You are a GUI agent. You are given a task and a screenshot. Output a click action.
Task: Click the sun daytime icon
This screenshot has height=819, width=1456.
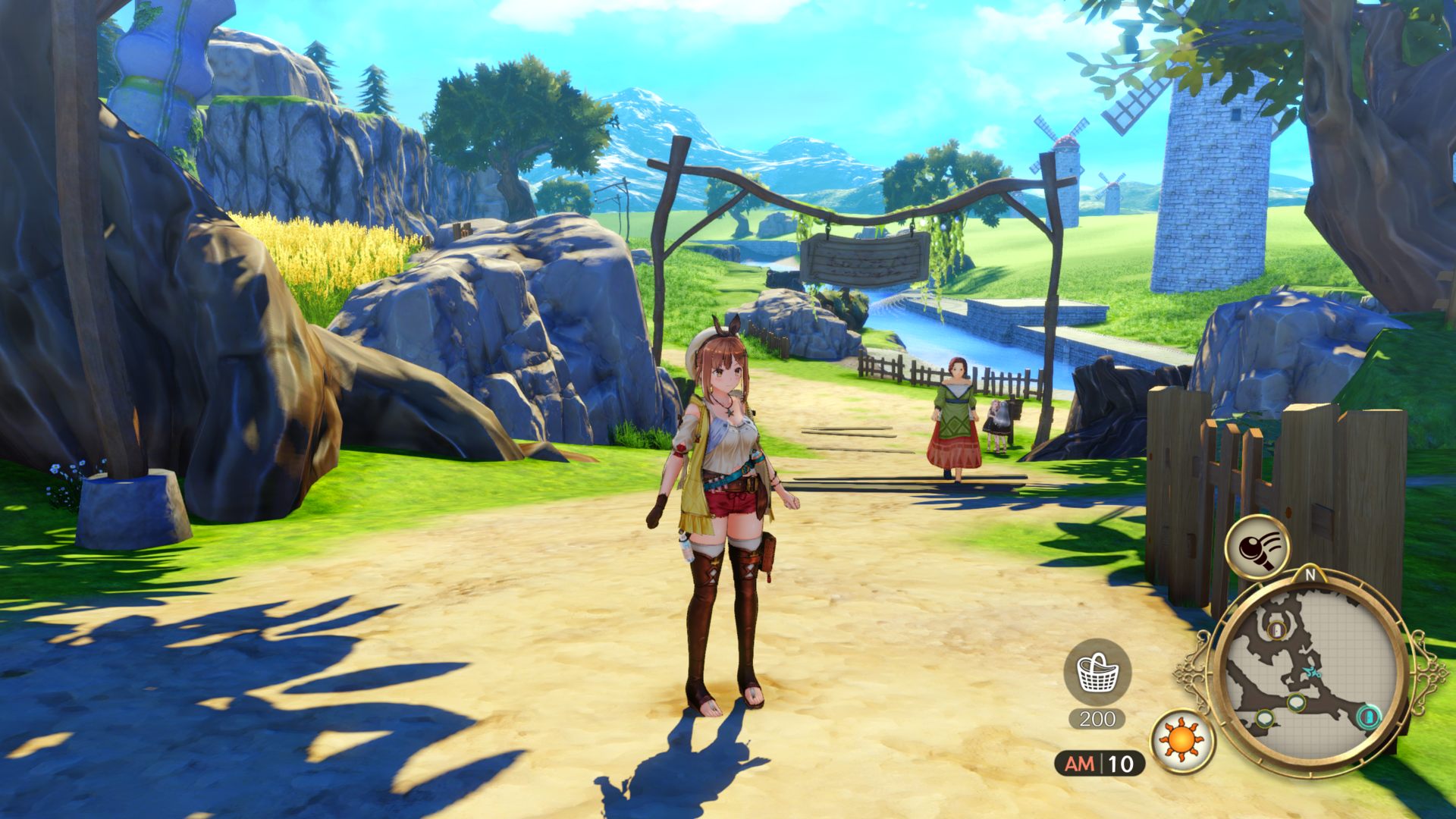(x=1182, y=740)
